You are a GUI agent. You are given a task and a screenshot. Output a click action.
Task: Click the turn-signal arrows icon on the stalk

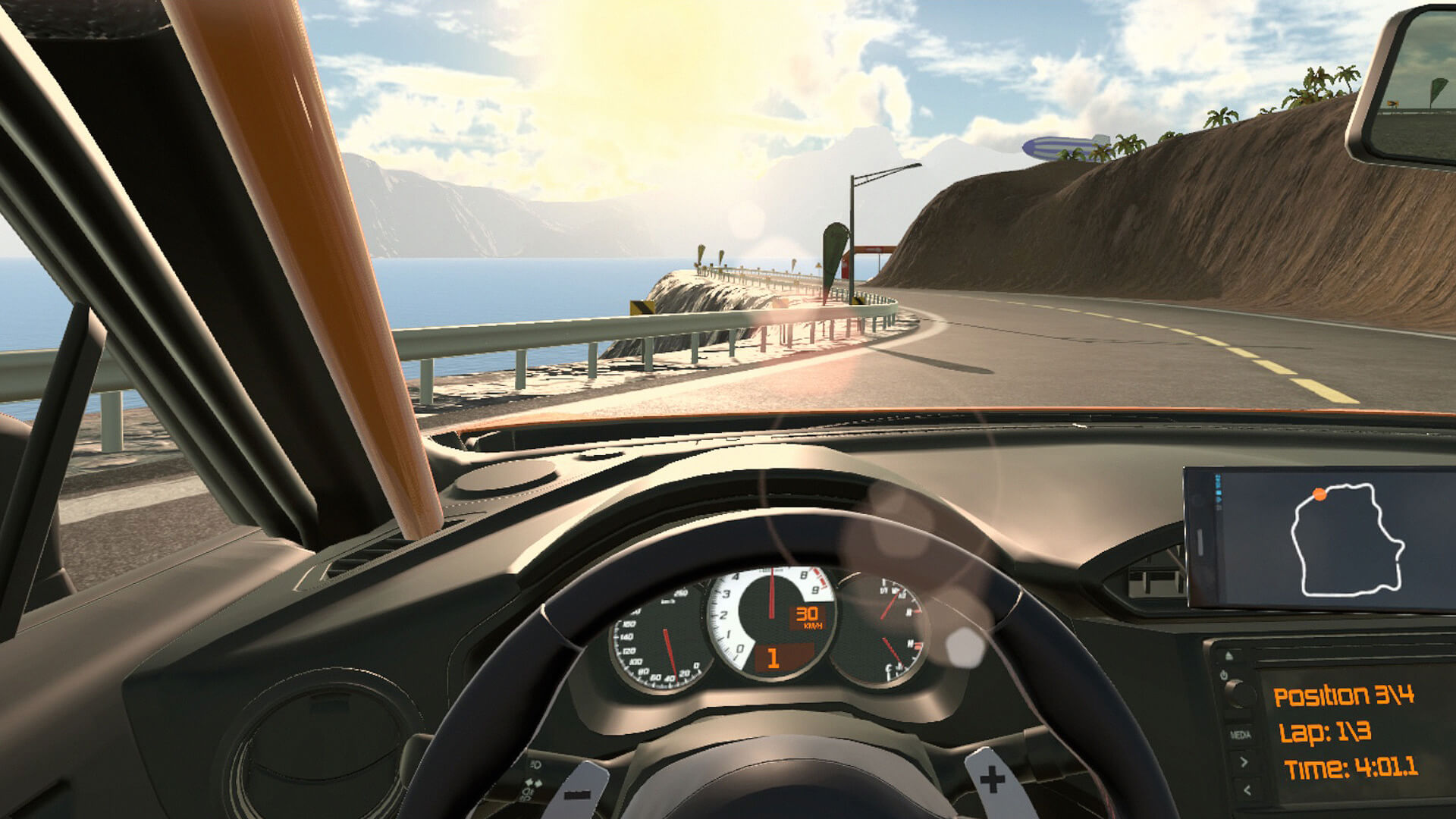point(533,783)
